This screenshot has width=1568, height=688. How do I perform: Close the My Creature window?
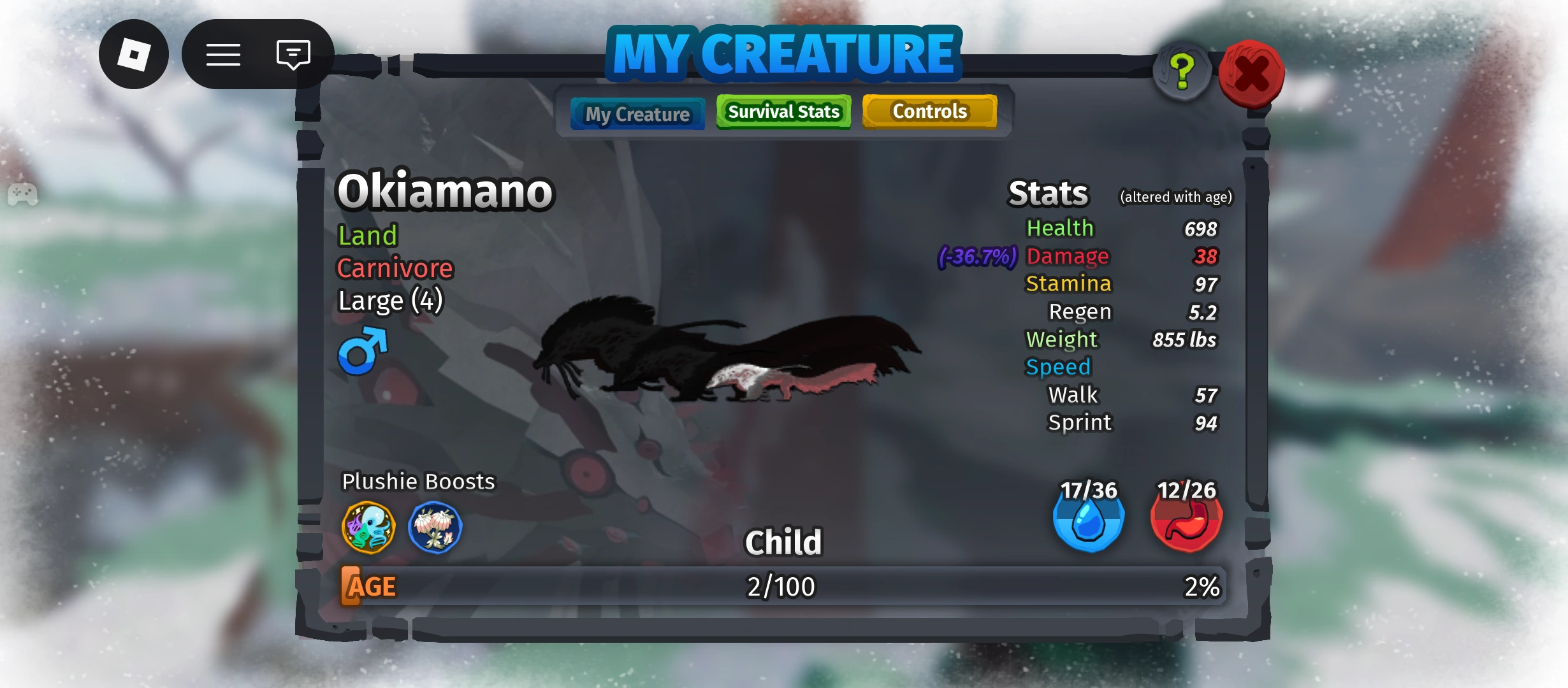coord(1252,70)
